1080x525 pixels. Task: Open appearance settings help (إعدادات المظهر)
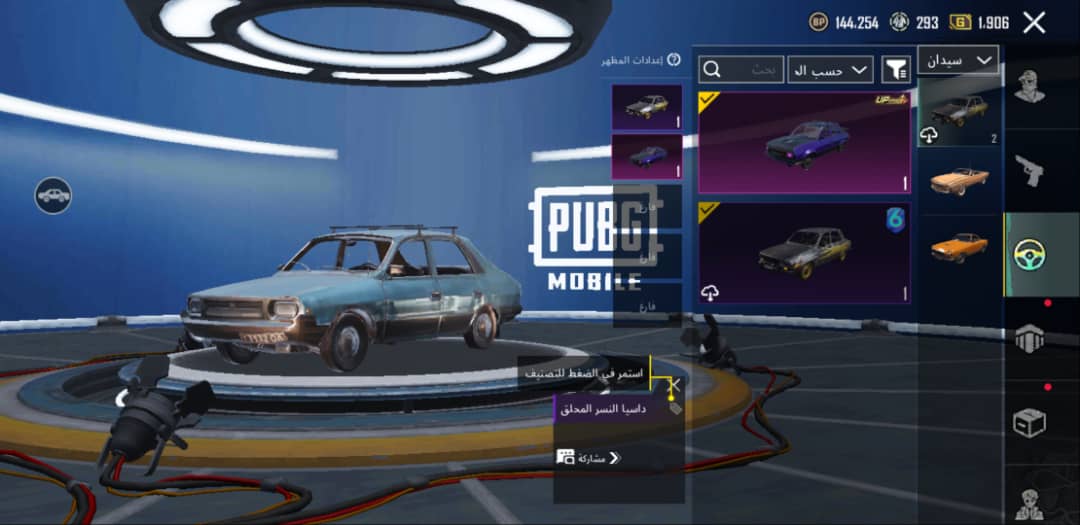coord(674,60)
